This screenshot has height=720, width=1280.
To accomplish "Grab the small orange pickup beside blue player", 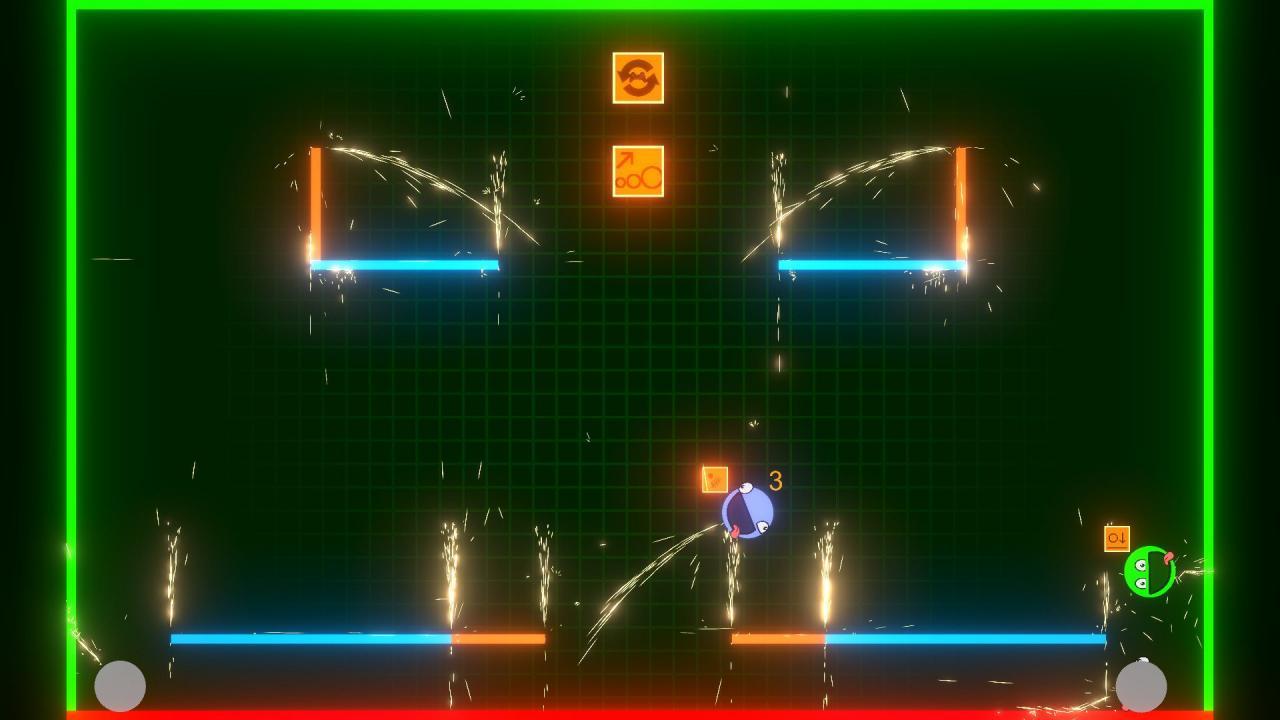I will coord(714,479).
